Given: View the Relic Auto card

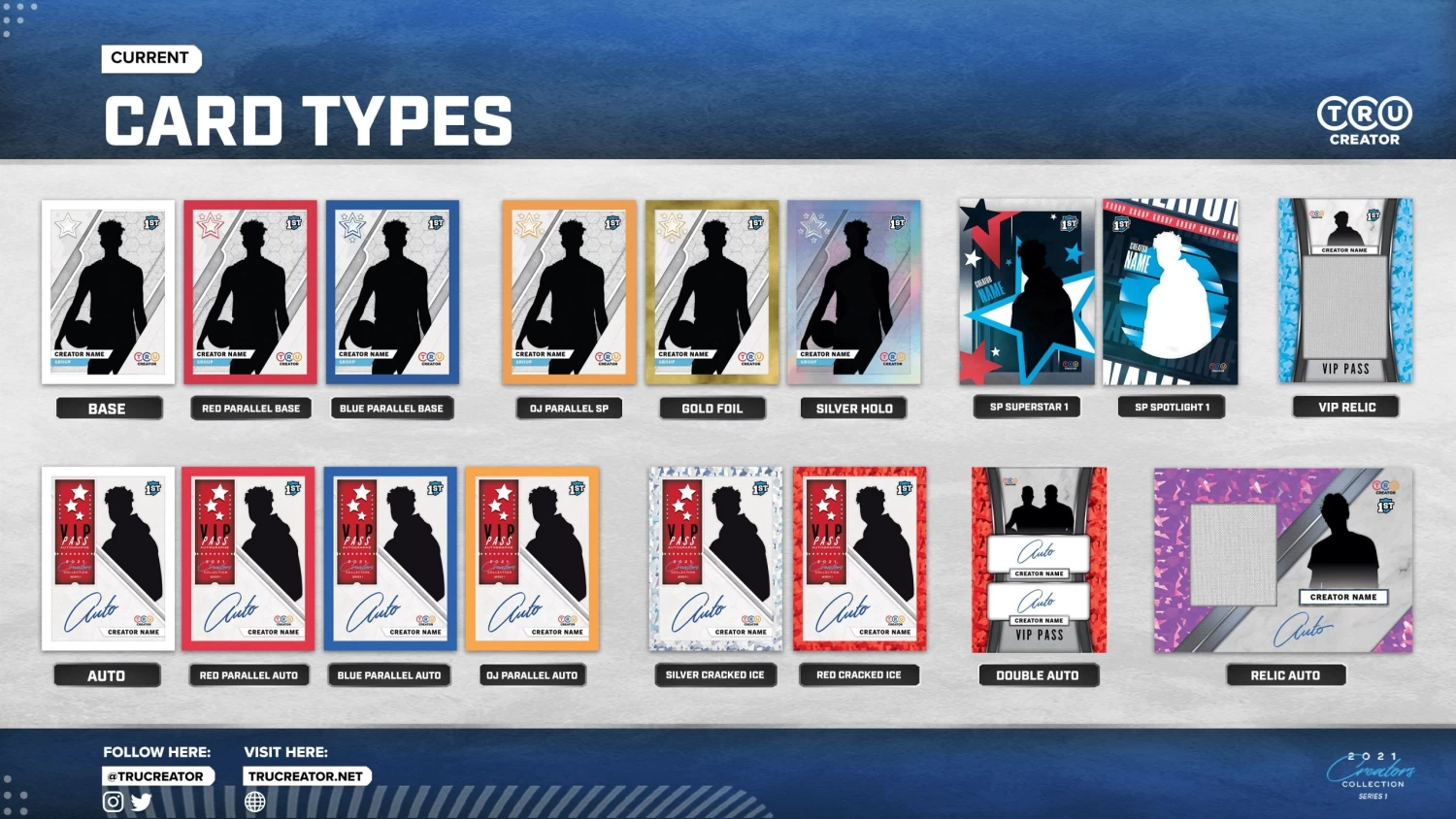Looking at the screenshot, I should click(1283, 560).
